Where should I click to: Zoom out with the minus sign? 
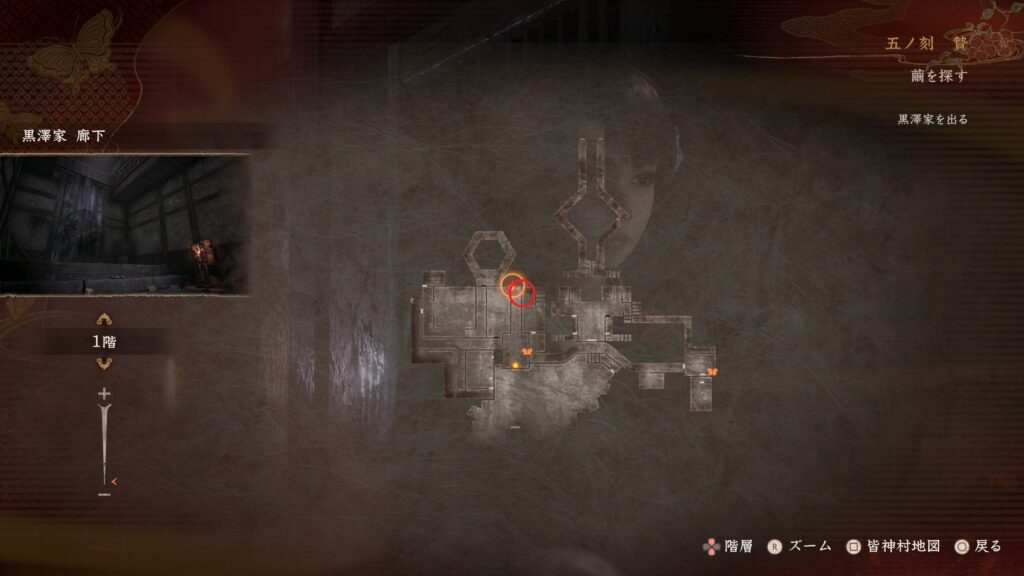[104, 494]
